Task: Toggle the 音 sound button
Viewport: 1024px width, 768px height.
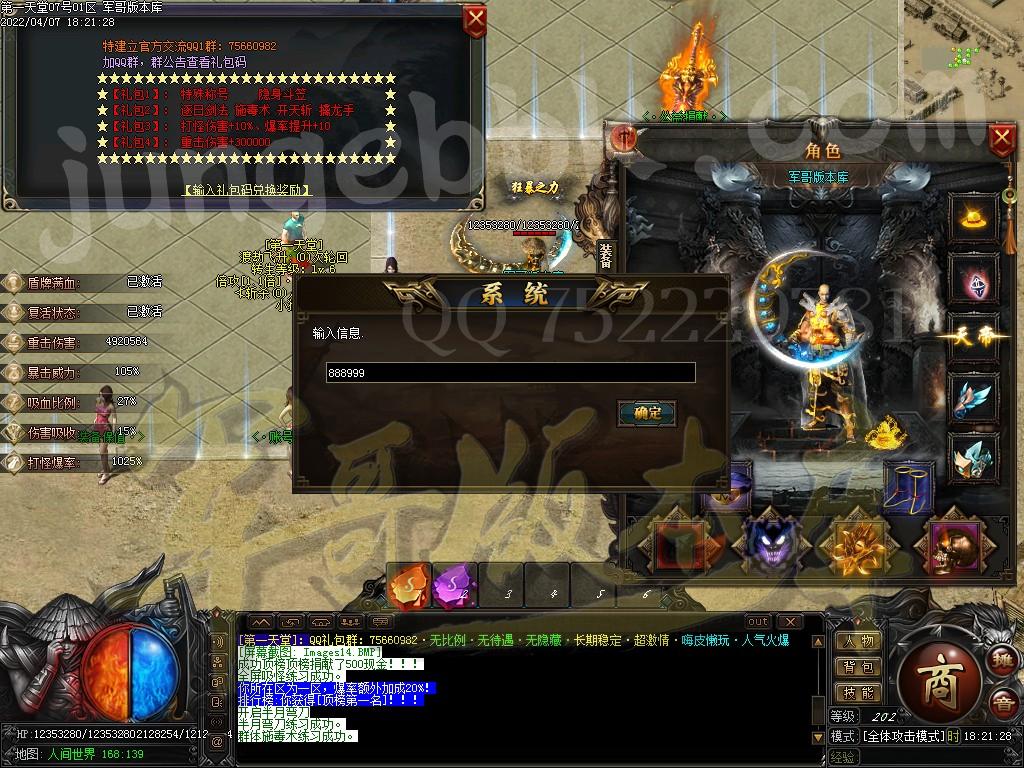Action: coord(1001,704)
